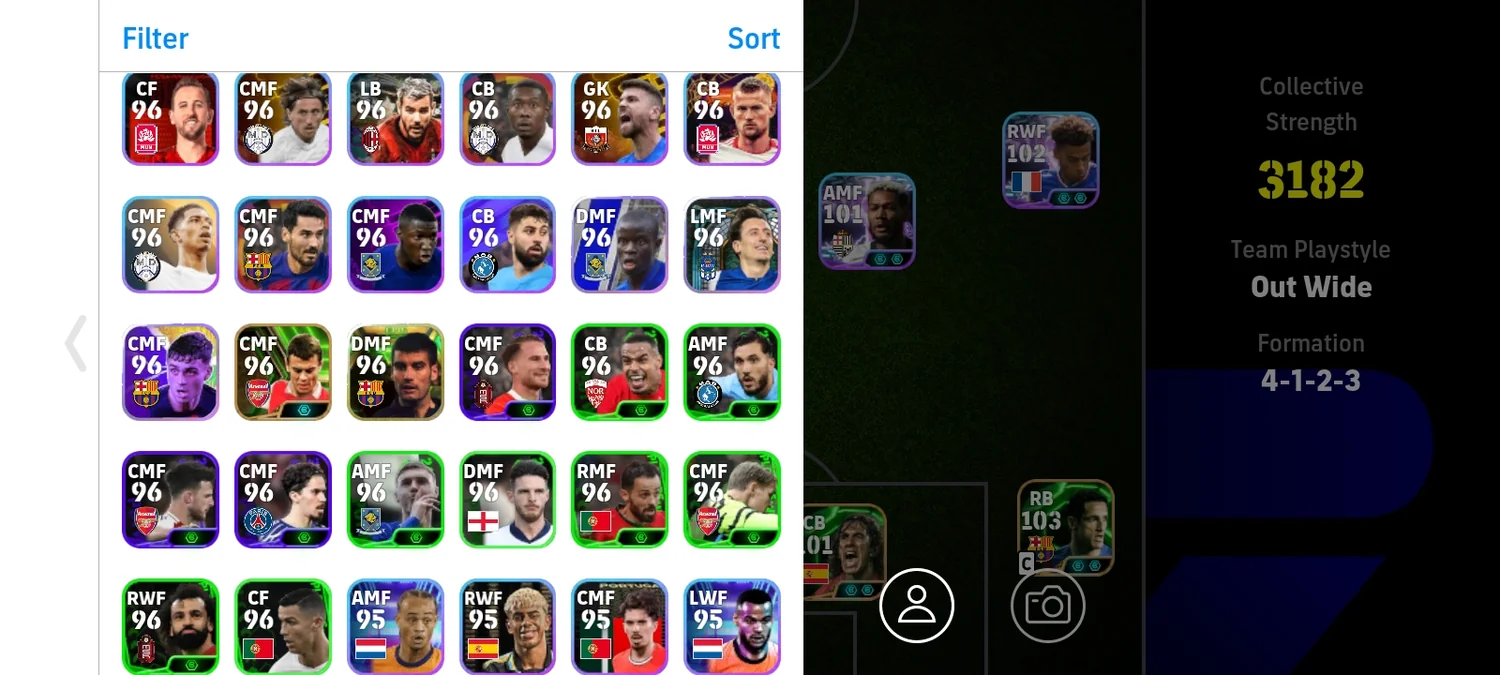1500x675 pixels.
Task: Select the CF 96 card with Portugal flag
Action: point(283,625)
